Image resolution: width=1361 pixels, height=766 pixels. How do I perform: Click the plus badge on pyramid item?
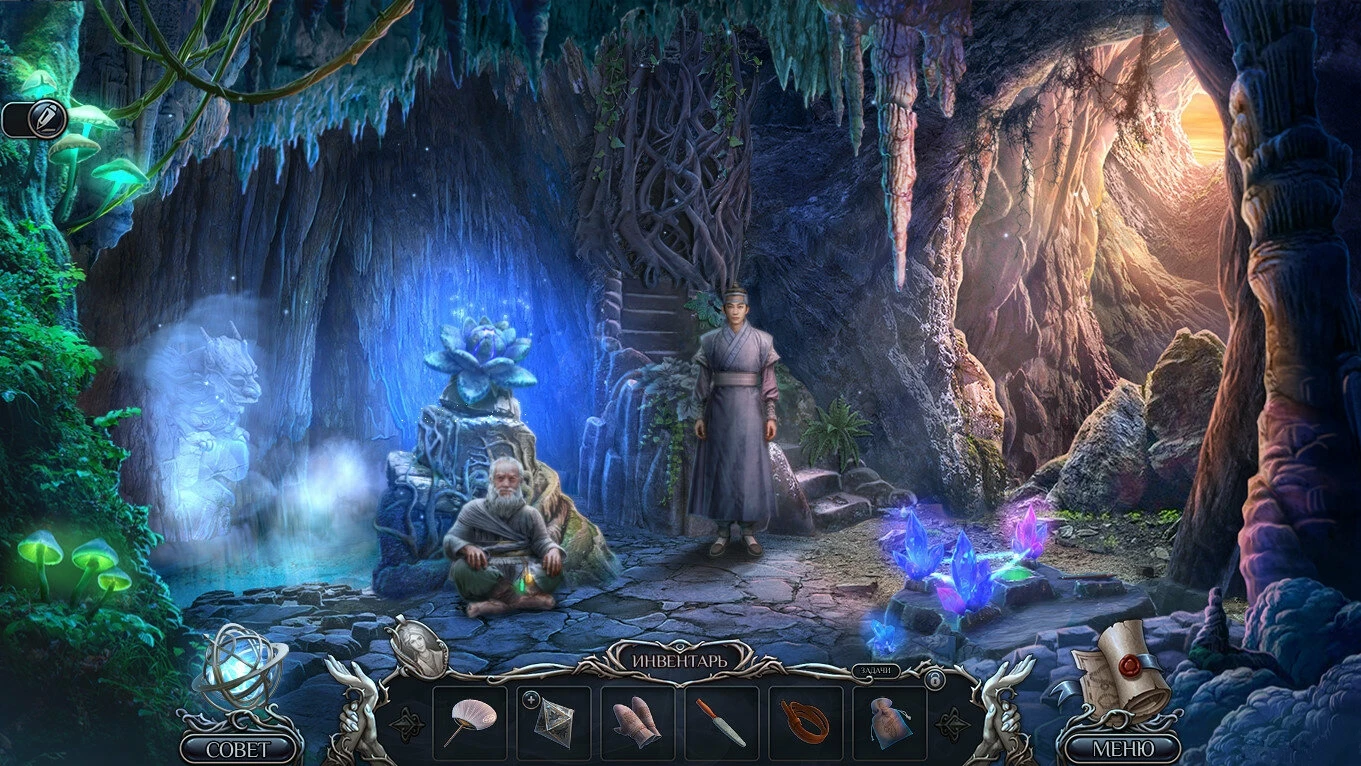click(531, 697)
